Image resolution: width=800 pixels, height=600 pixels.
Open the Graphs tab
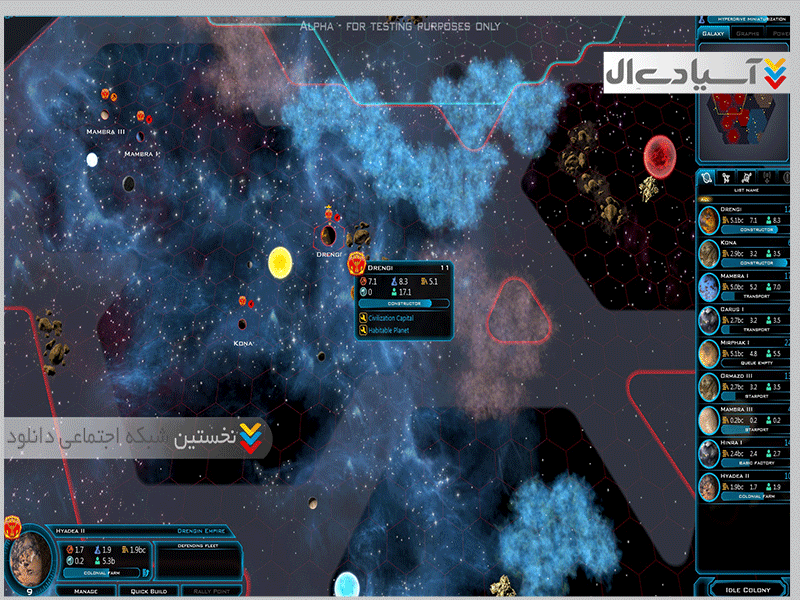pyautogui.click(x=748, y=33)
